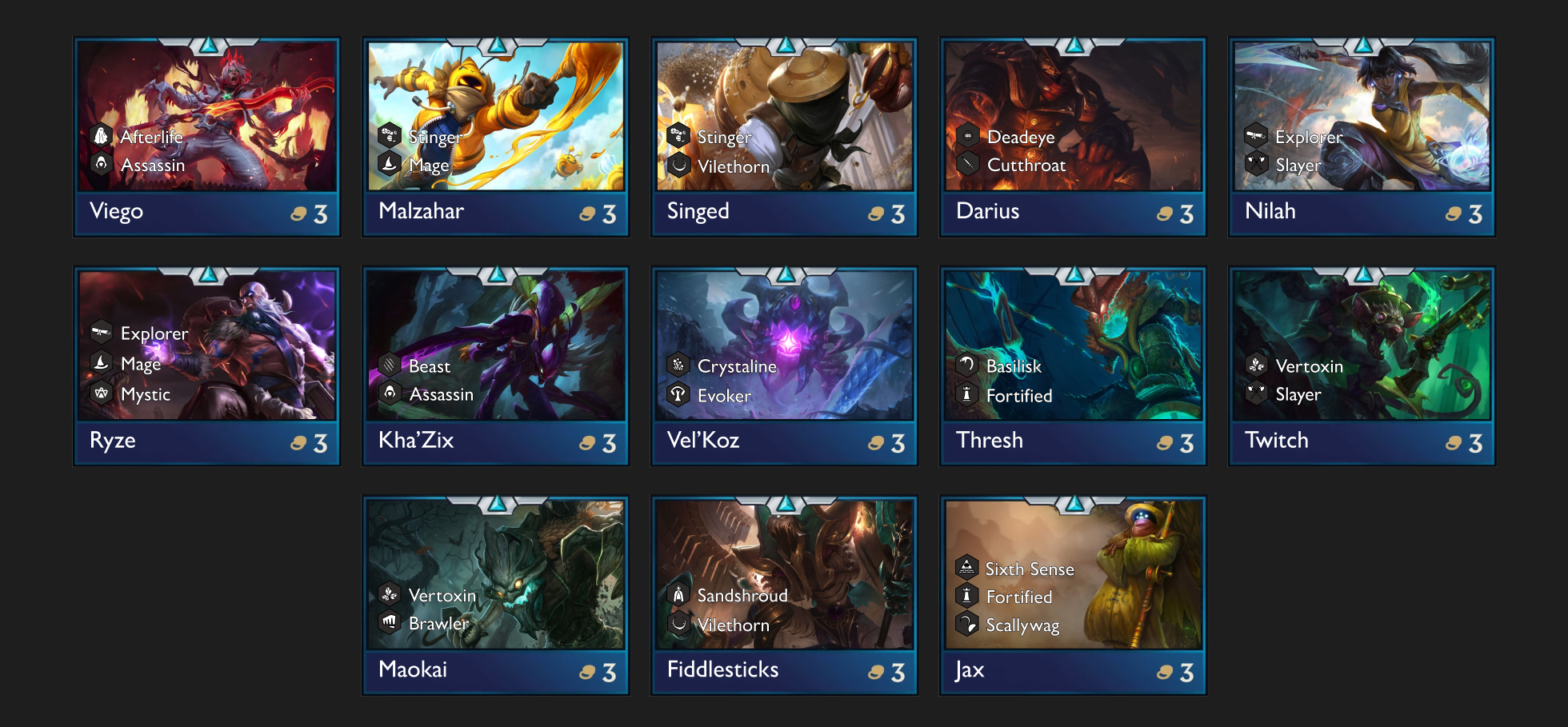1568x727 pixels.
Task: Open the Fiddlesticks card
Action: click(784, 595)
